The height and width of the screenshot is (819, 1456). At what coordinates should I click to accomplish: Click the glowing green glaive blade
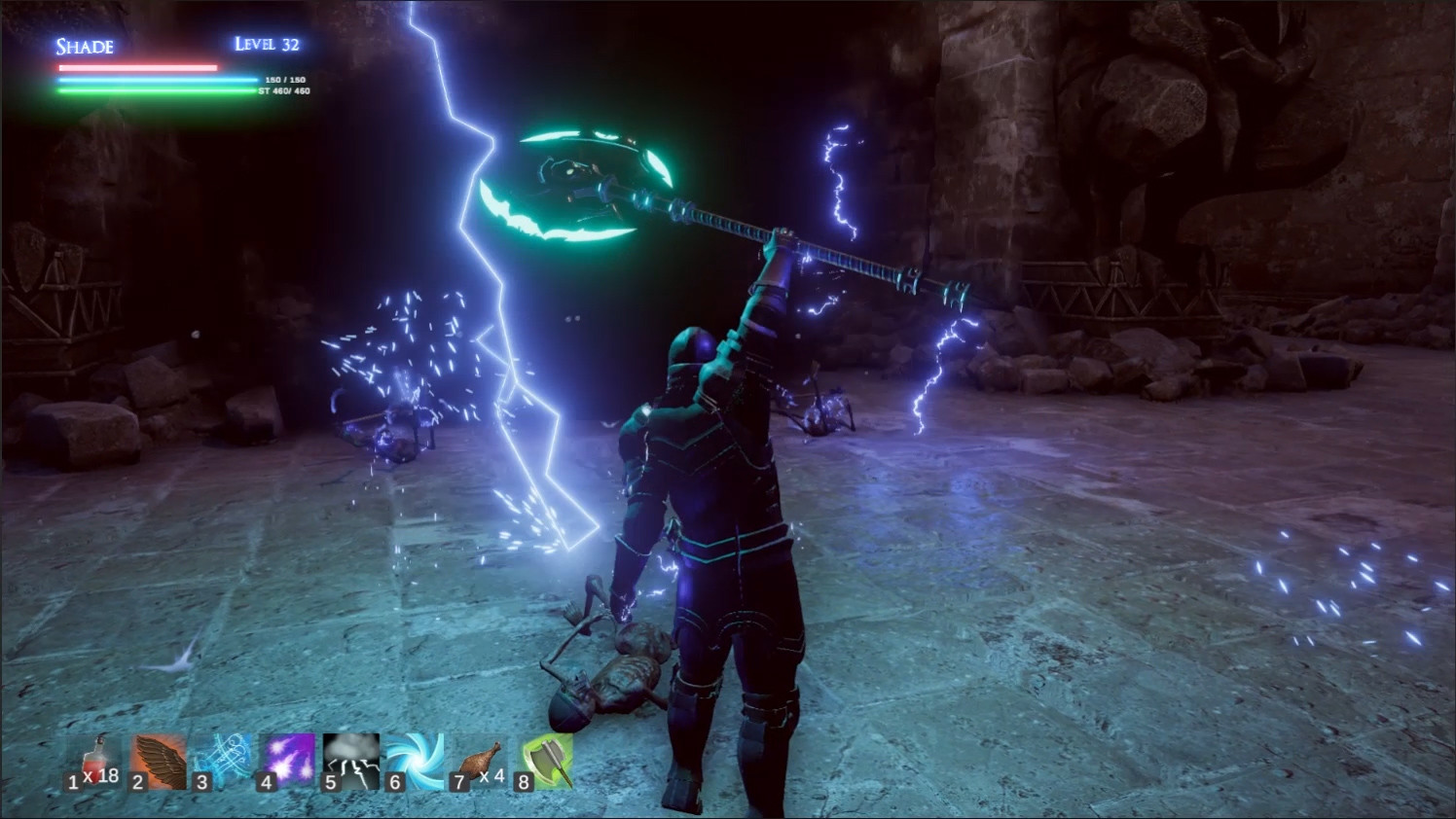coord(574,175)
